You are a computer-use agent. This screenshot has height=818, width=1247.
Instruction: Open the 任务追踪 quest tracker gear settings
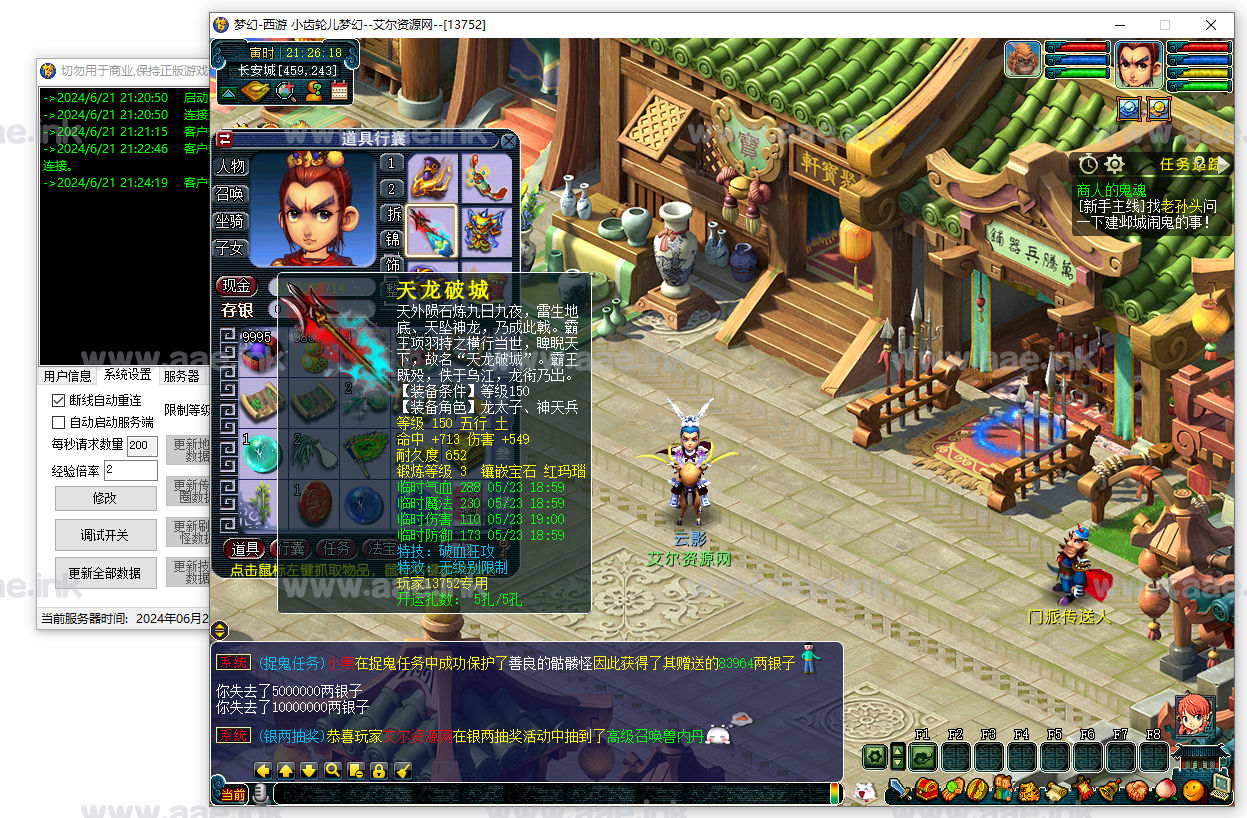1114,164
